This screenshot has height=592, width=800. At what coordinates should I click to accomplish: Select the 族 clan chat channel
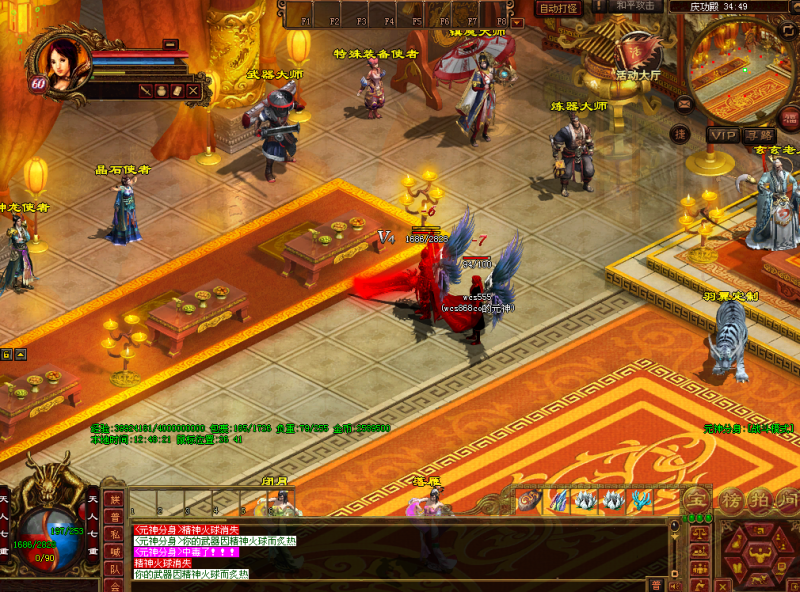coord(116,499)
